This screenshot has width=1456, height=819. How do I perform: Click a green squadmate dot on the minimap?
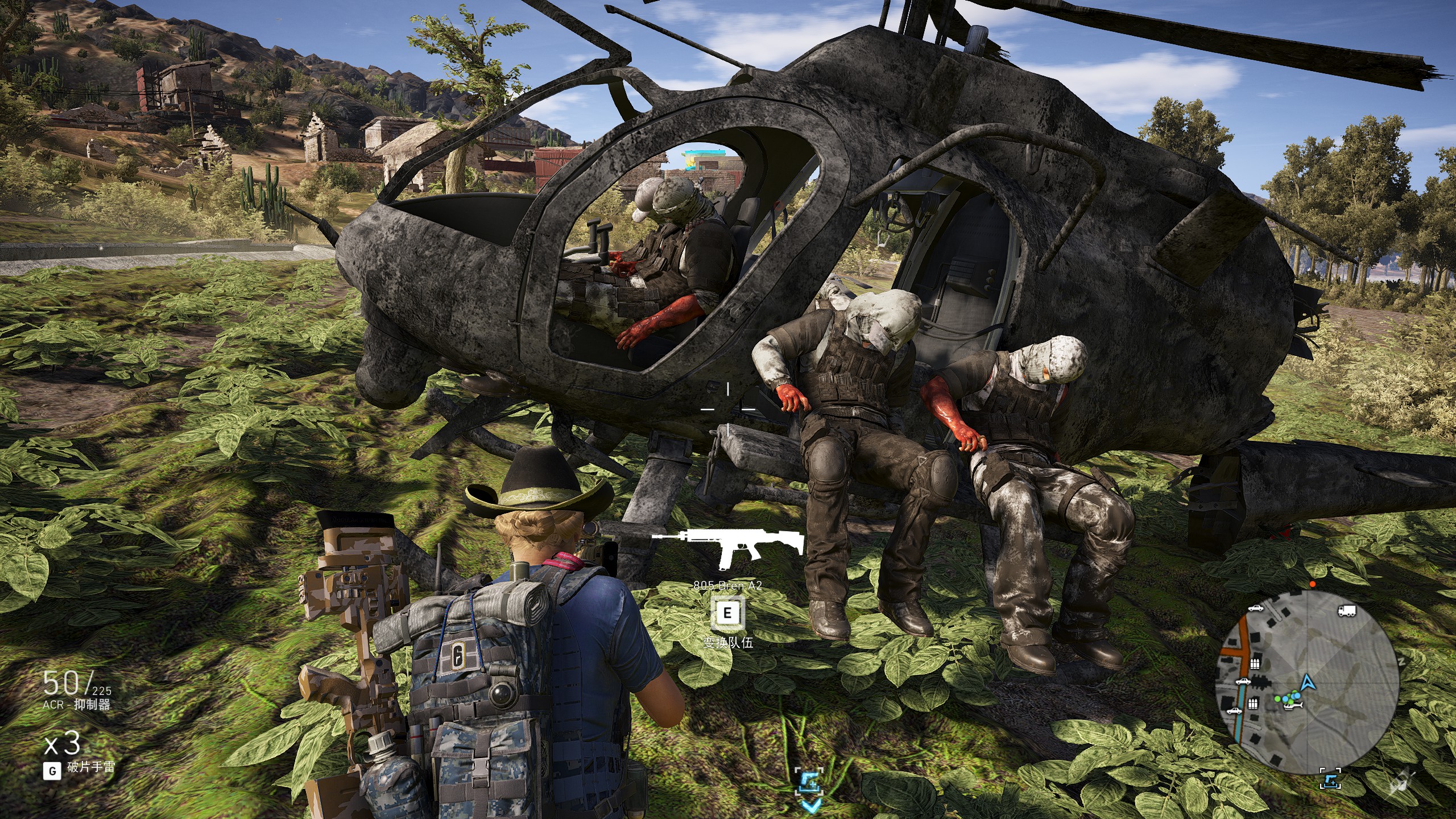coord(1277,698)
